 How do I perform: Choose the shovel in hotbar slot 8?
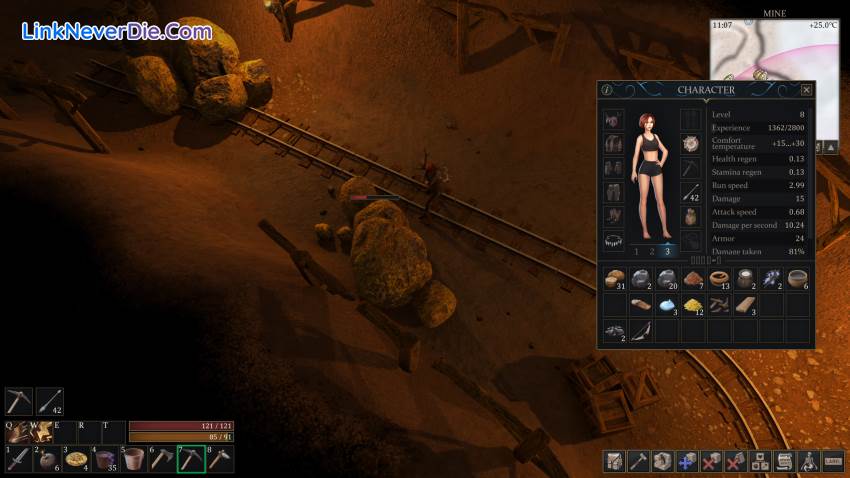click(x=220, y=459)
